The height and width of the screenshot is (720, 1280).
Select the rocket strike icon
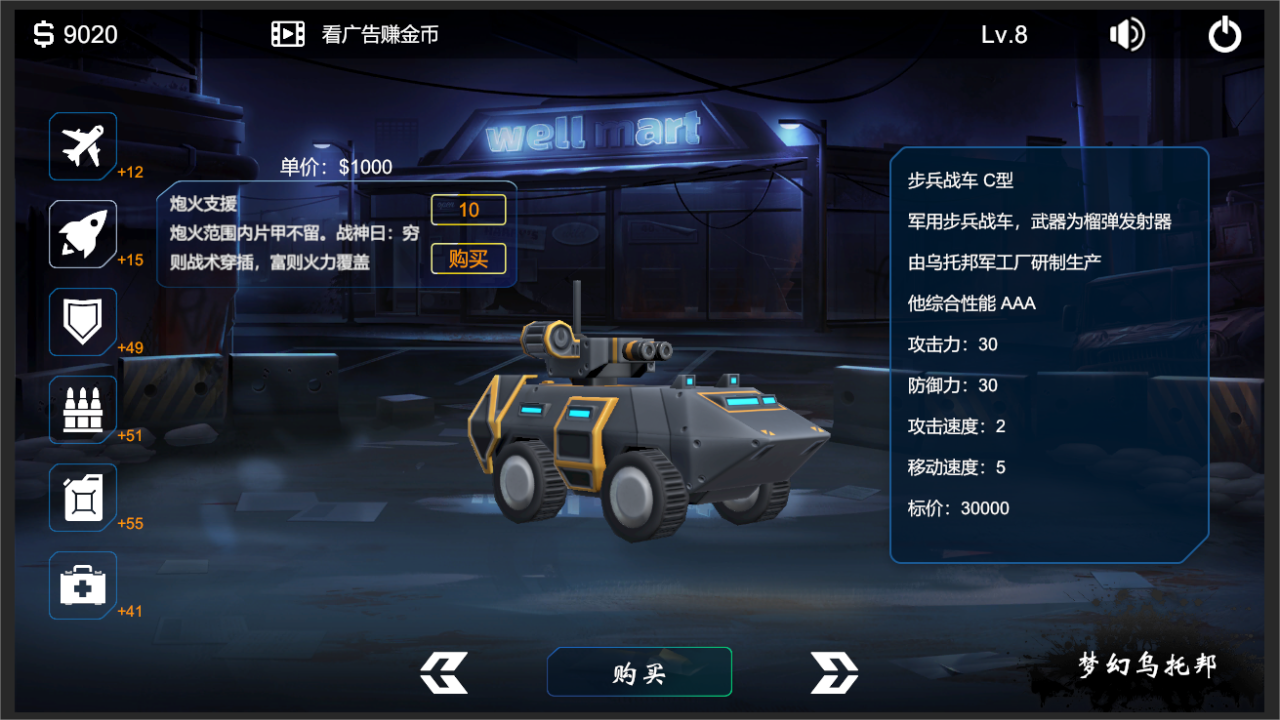pyautogui.click(x=82, y=234)
